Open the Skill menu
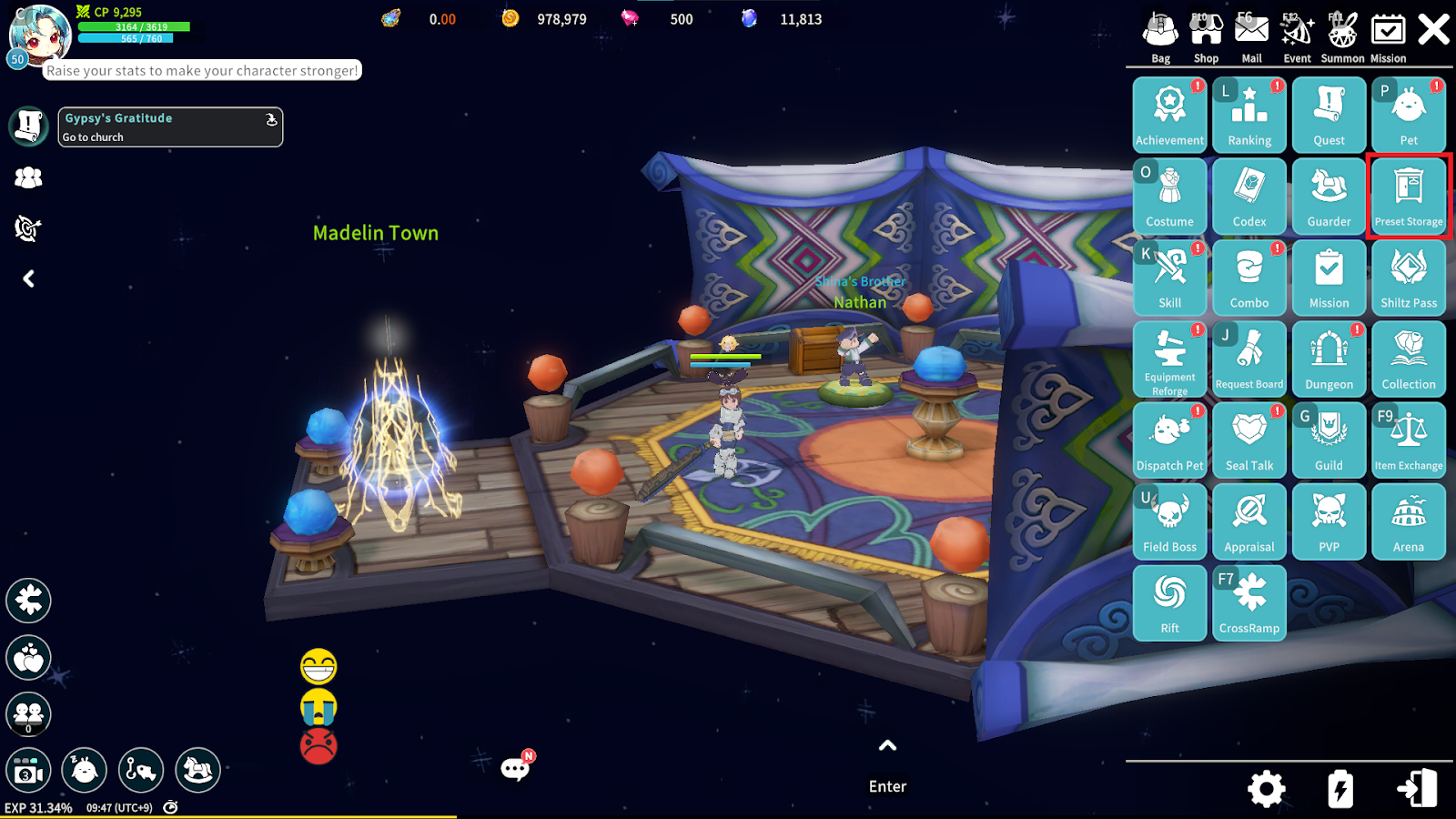The width and height of the screenshot is (1456, 819). tap(1169, 277)
